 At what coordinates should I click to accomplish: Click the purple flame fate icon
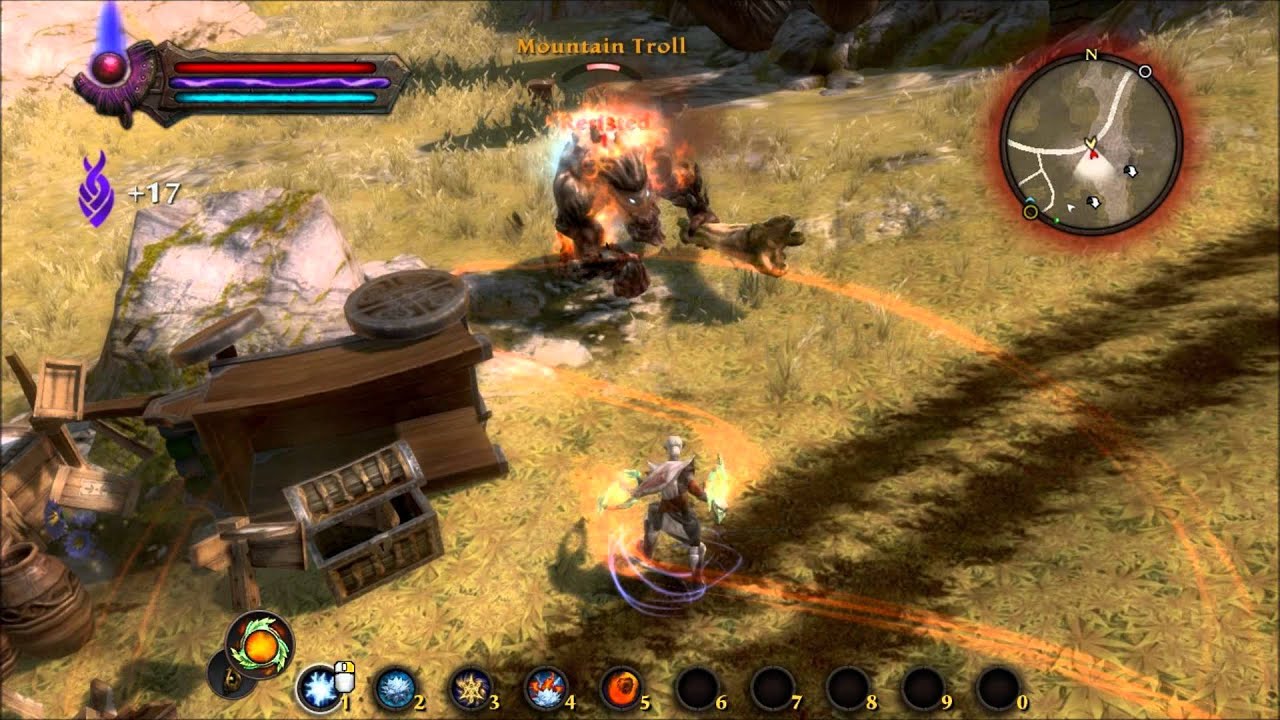click(96, 188)
